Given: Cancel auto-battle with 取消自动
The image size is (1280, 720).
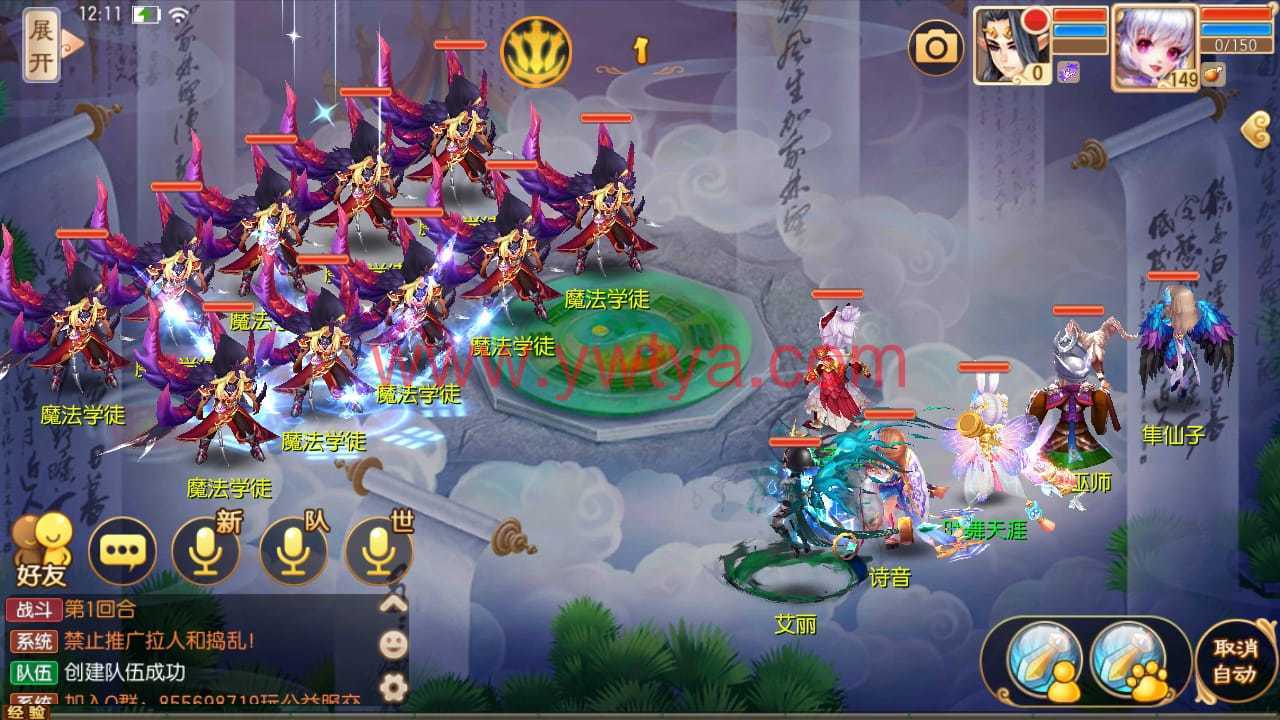Looking at the screenshot, I should click(x=1234, y=660).
